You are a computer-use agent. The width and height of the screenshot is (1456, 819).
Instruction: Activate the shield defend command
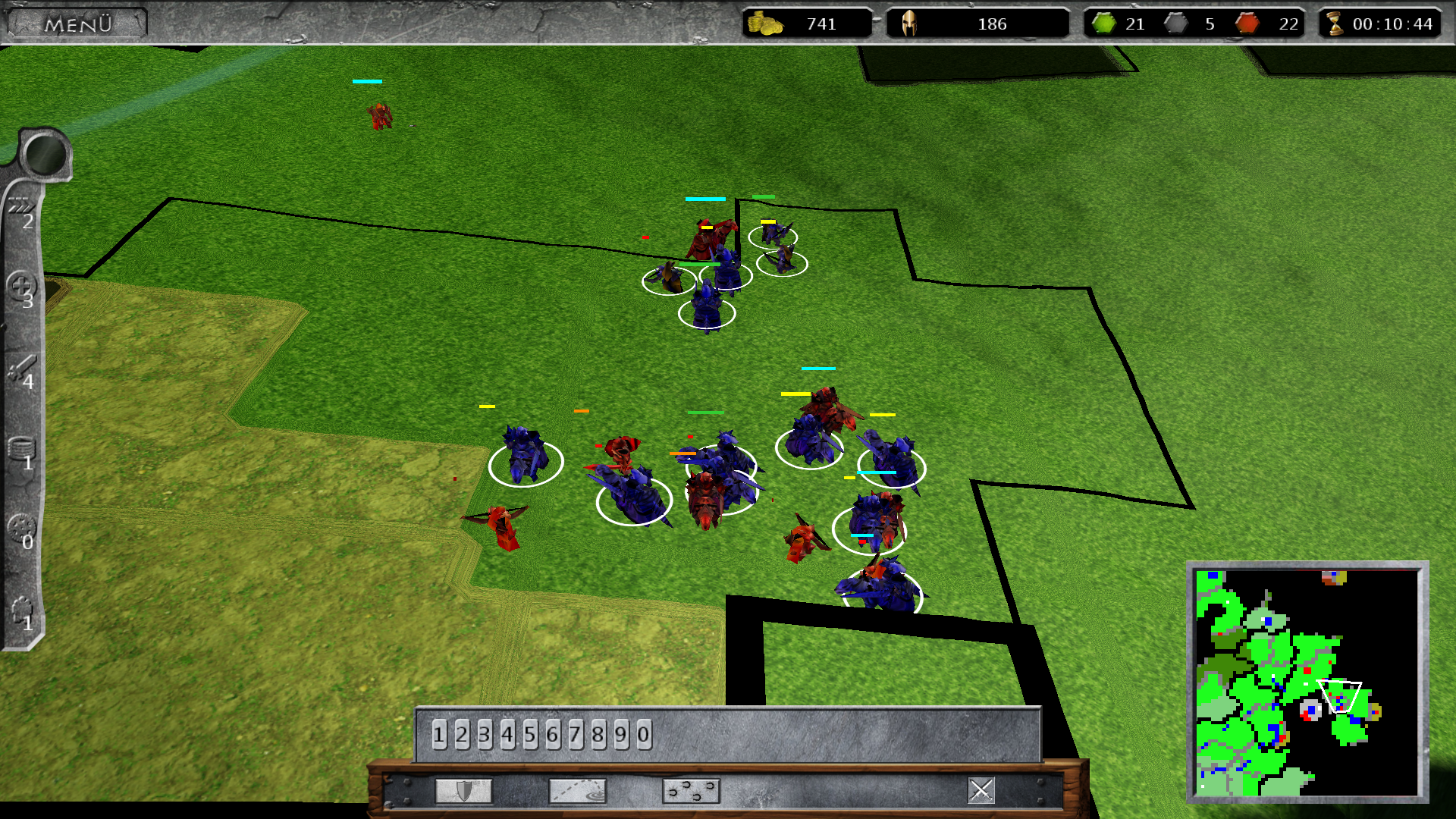pyautogui.click(x=463, y=791)
